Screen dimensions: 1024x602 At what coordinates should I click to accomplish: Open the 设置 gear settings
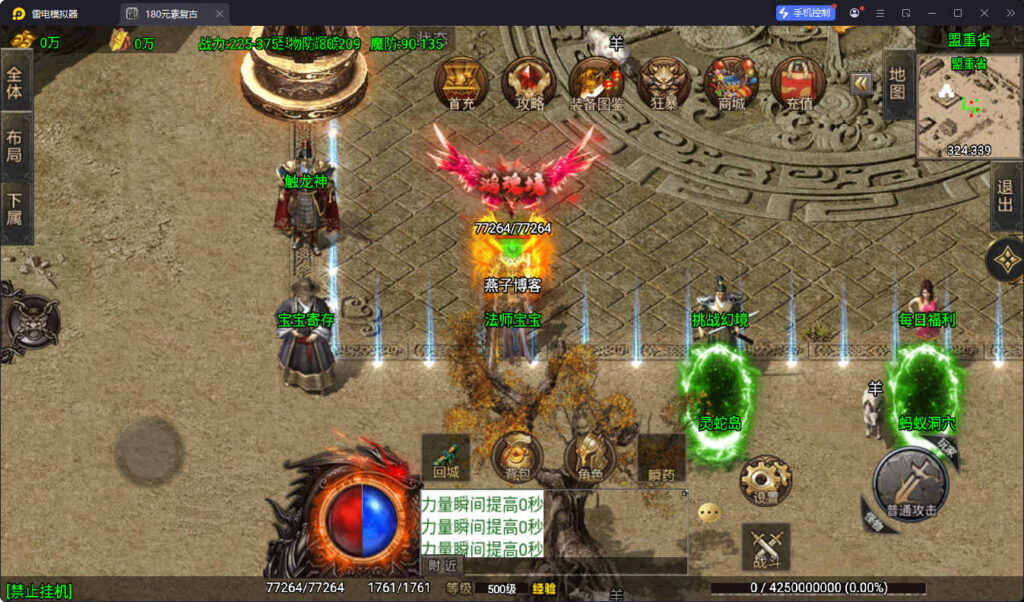click(765, 481)
